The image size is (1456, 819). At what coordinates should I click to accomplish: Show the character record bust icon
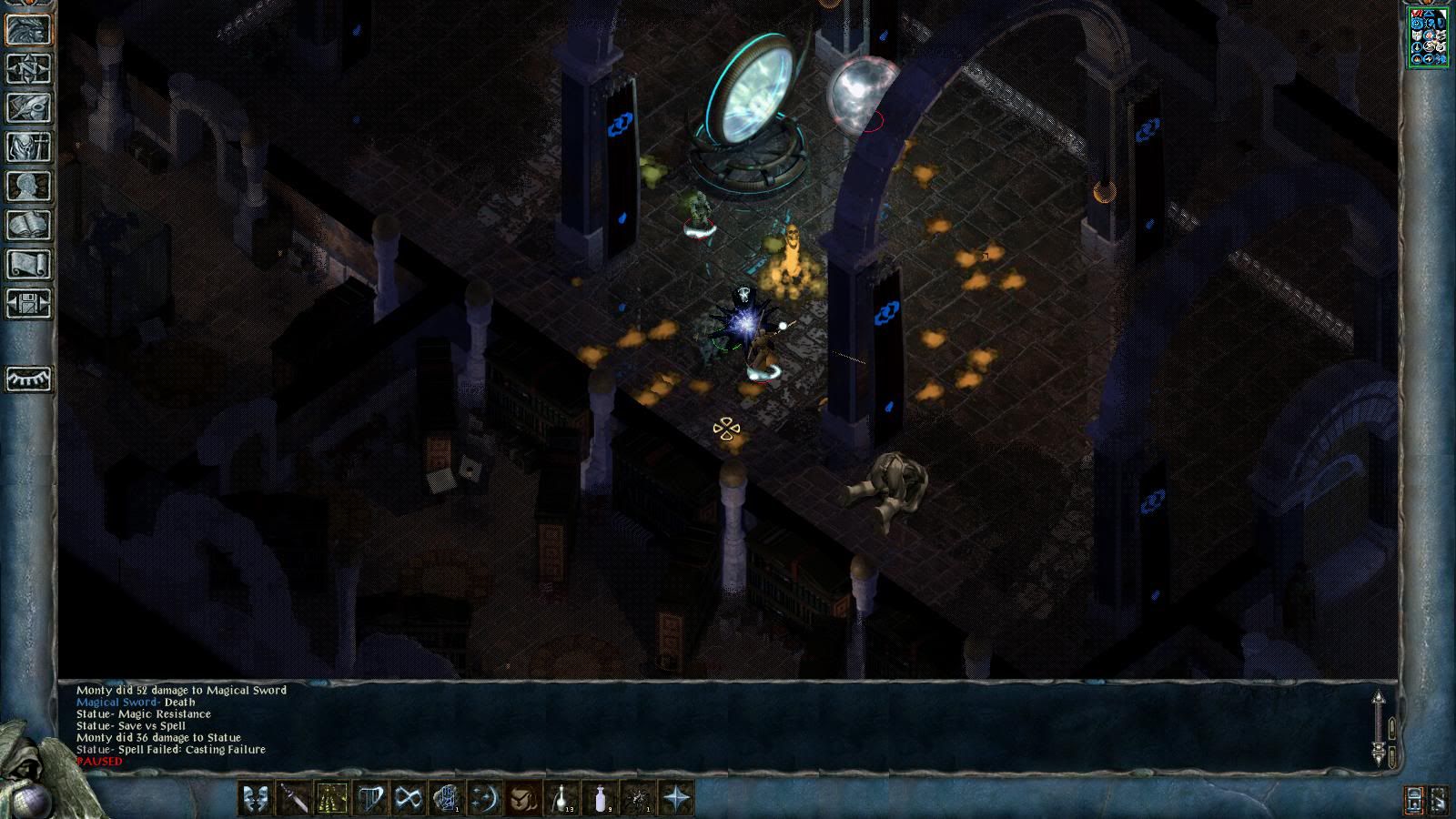pyautogui.click(x=28, y=187)
